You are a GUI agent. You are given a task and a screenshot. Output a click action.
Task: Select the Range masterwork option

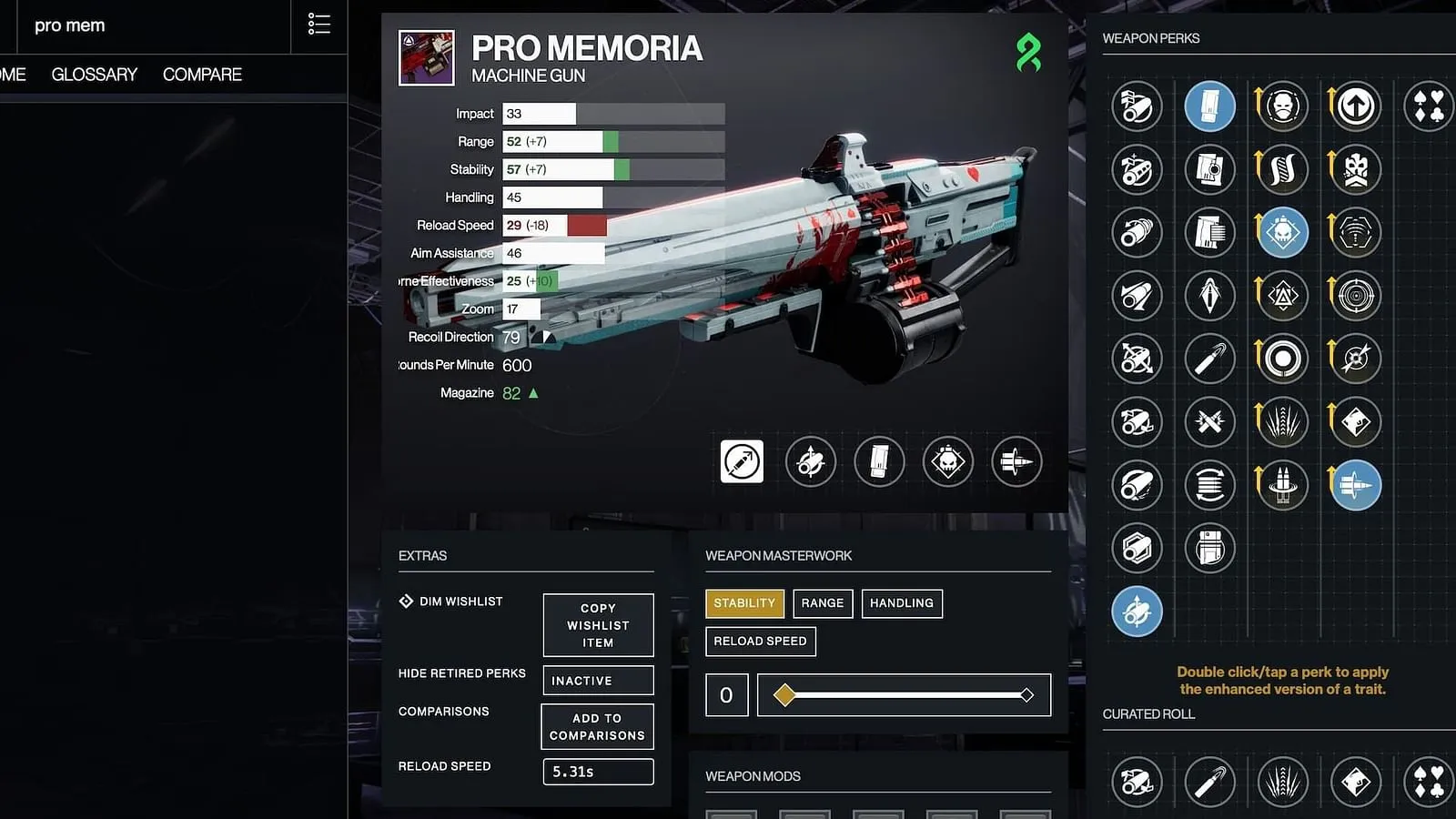click(x=822, y=603)
